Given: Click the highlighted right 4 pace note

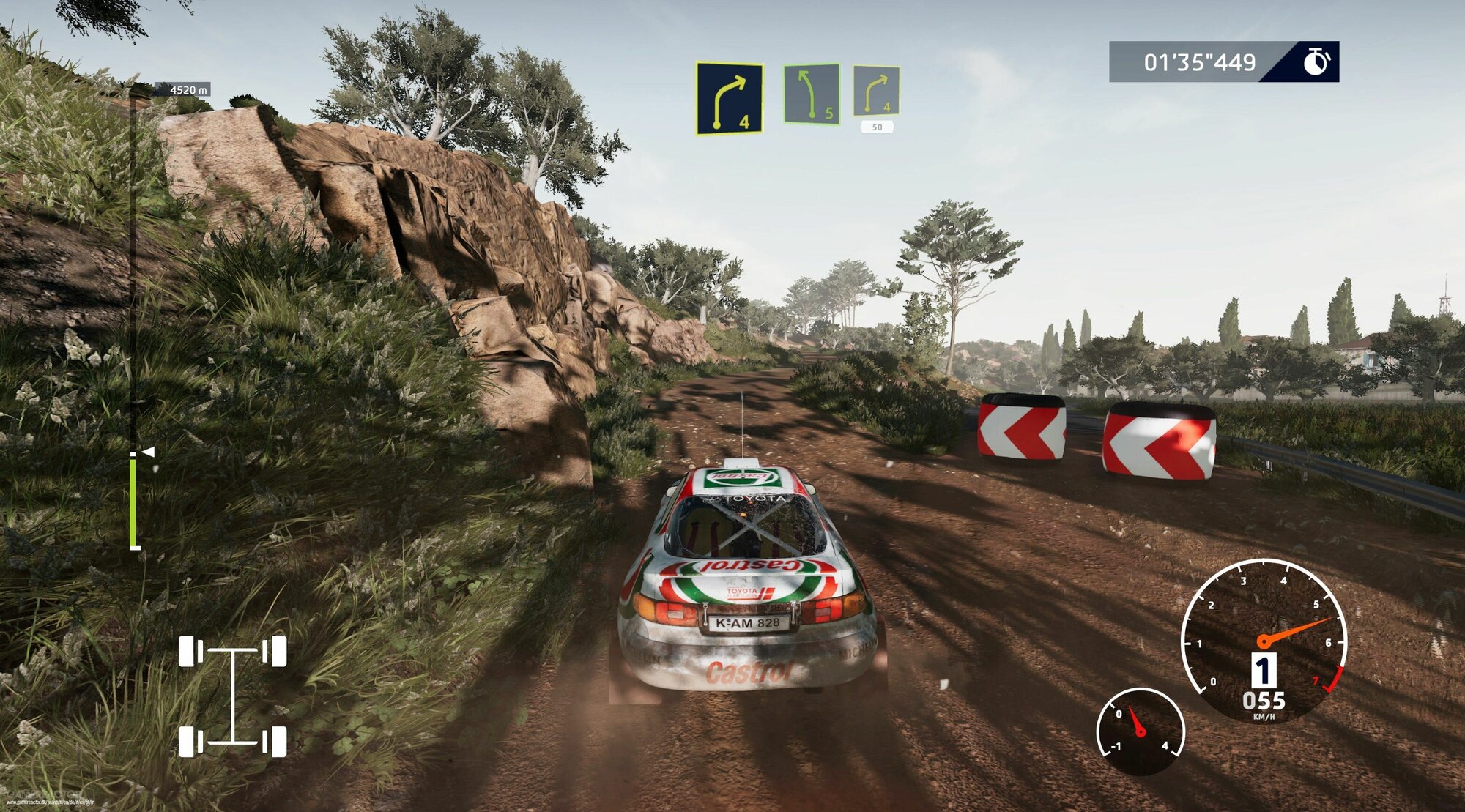Looking at the screenshot, I should click(x=729, y=99).
